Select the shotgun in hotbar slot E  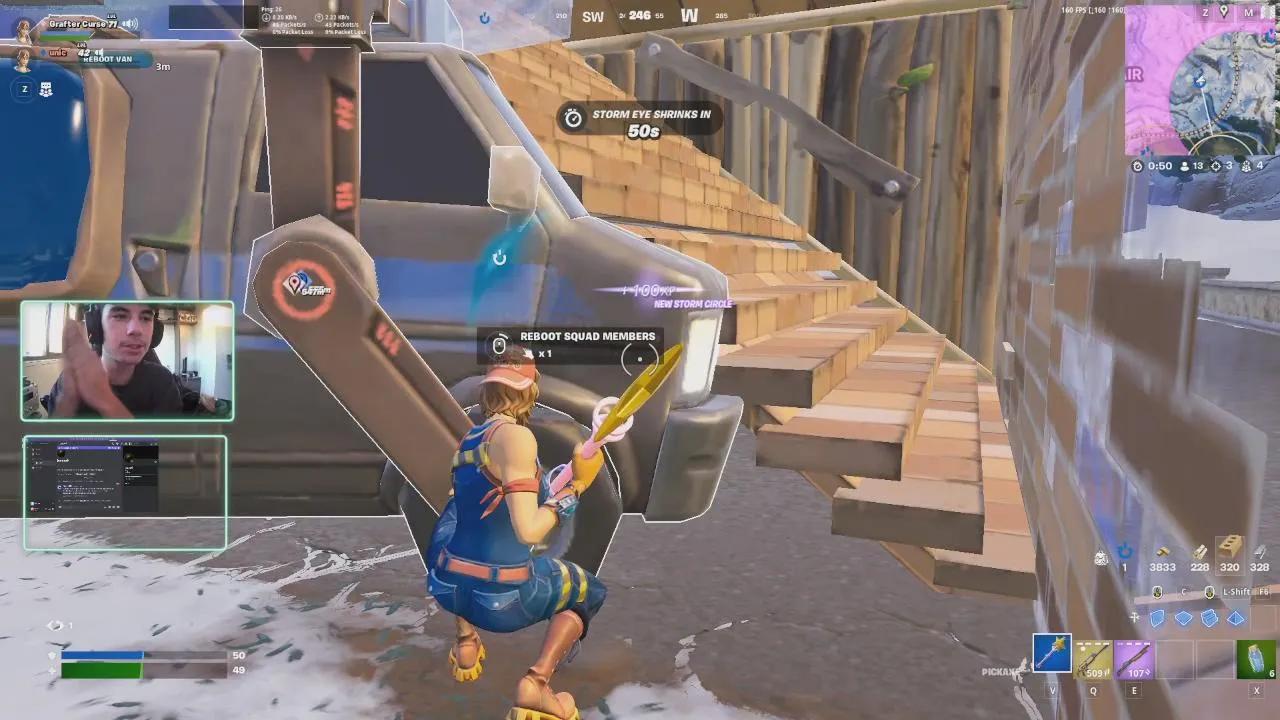tap(1134, 658)
